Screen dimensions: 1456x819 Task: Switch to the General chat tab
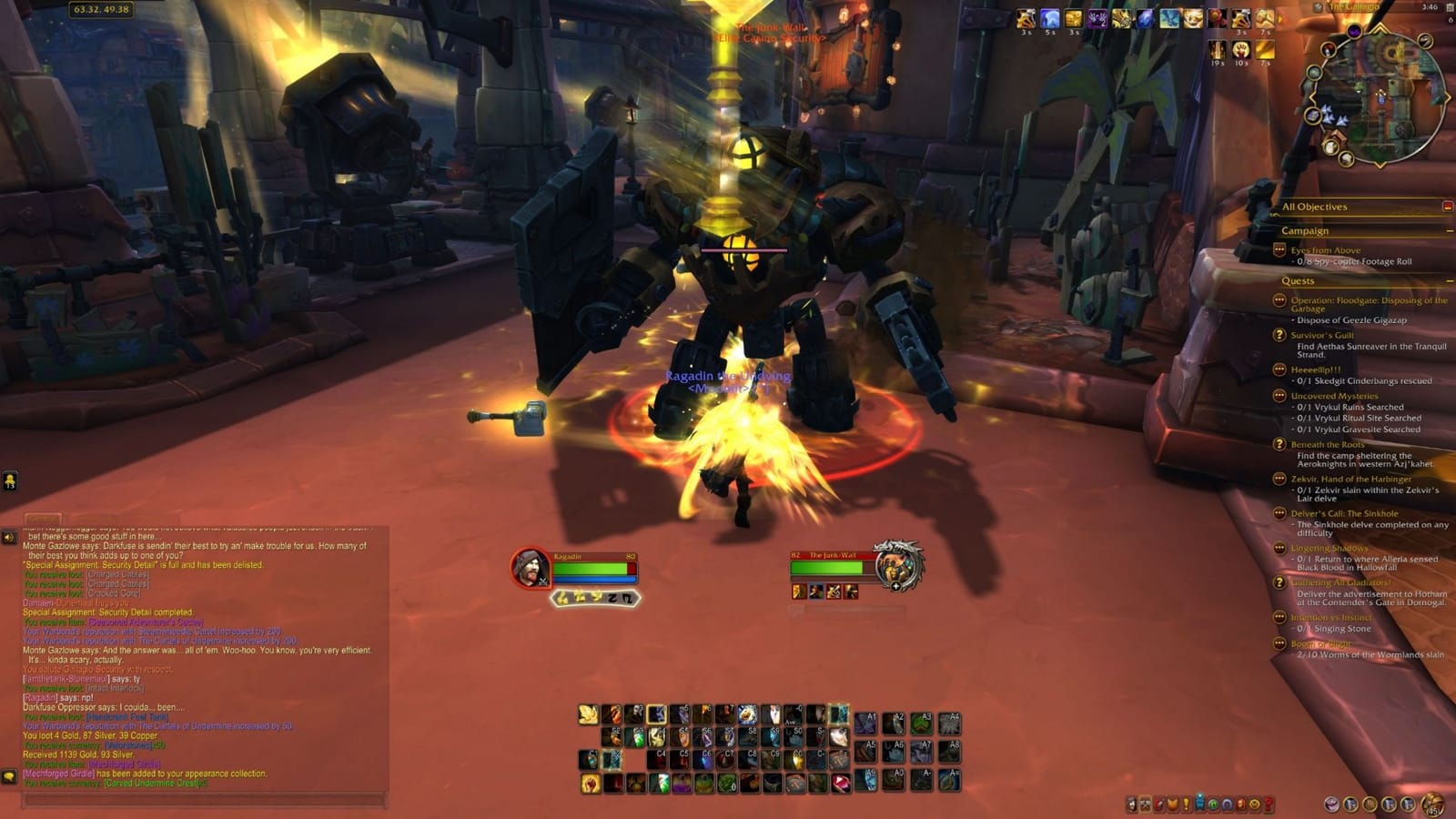[41, 521]
